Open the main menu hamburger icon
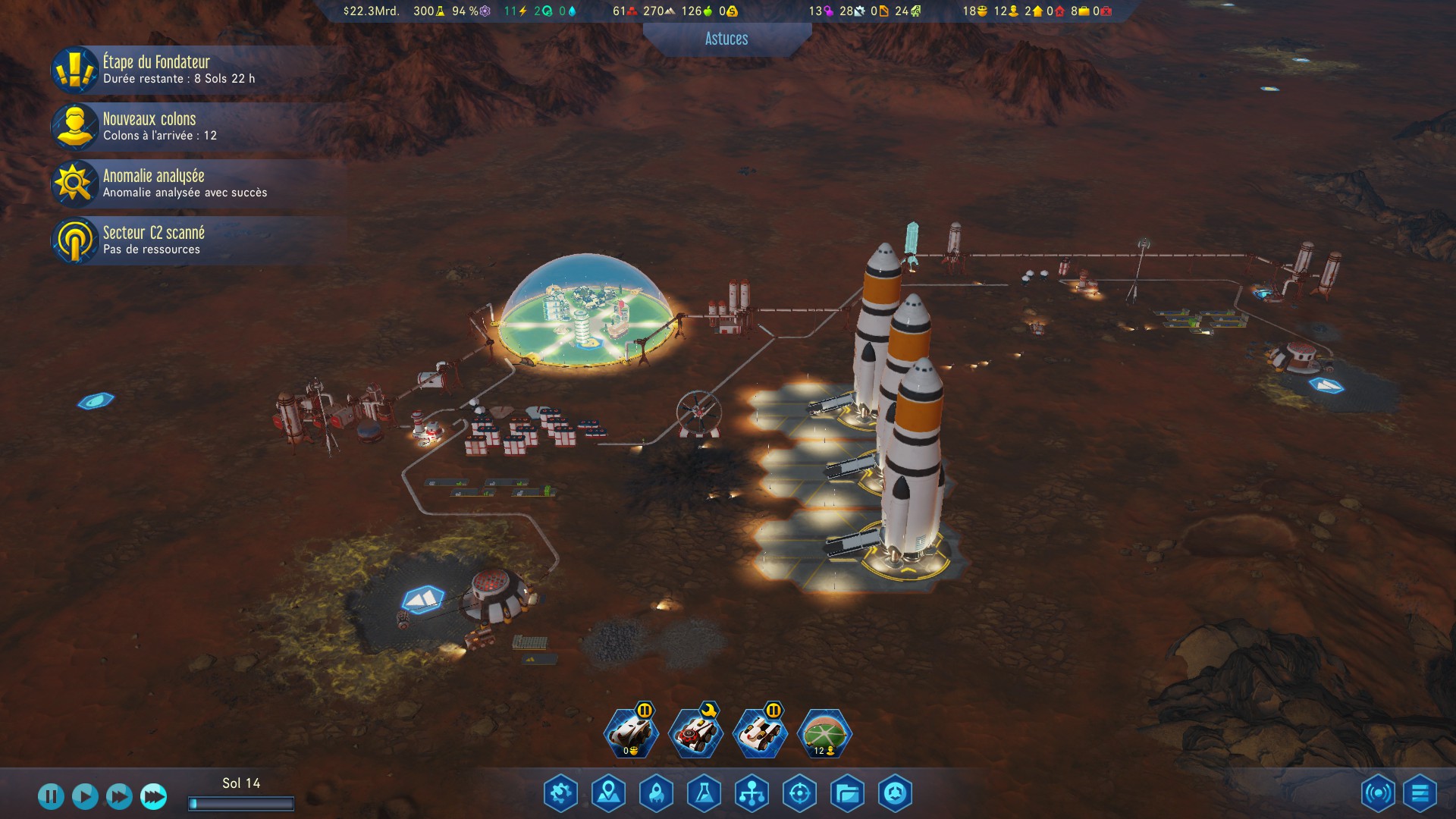The width and height of the screenshot is (1456, 819). [x=1420, y=794]
